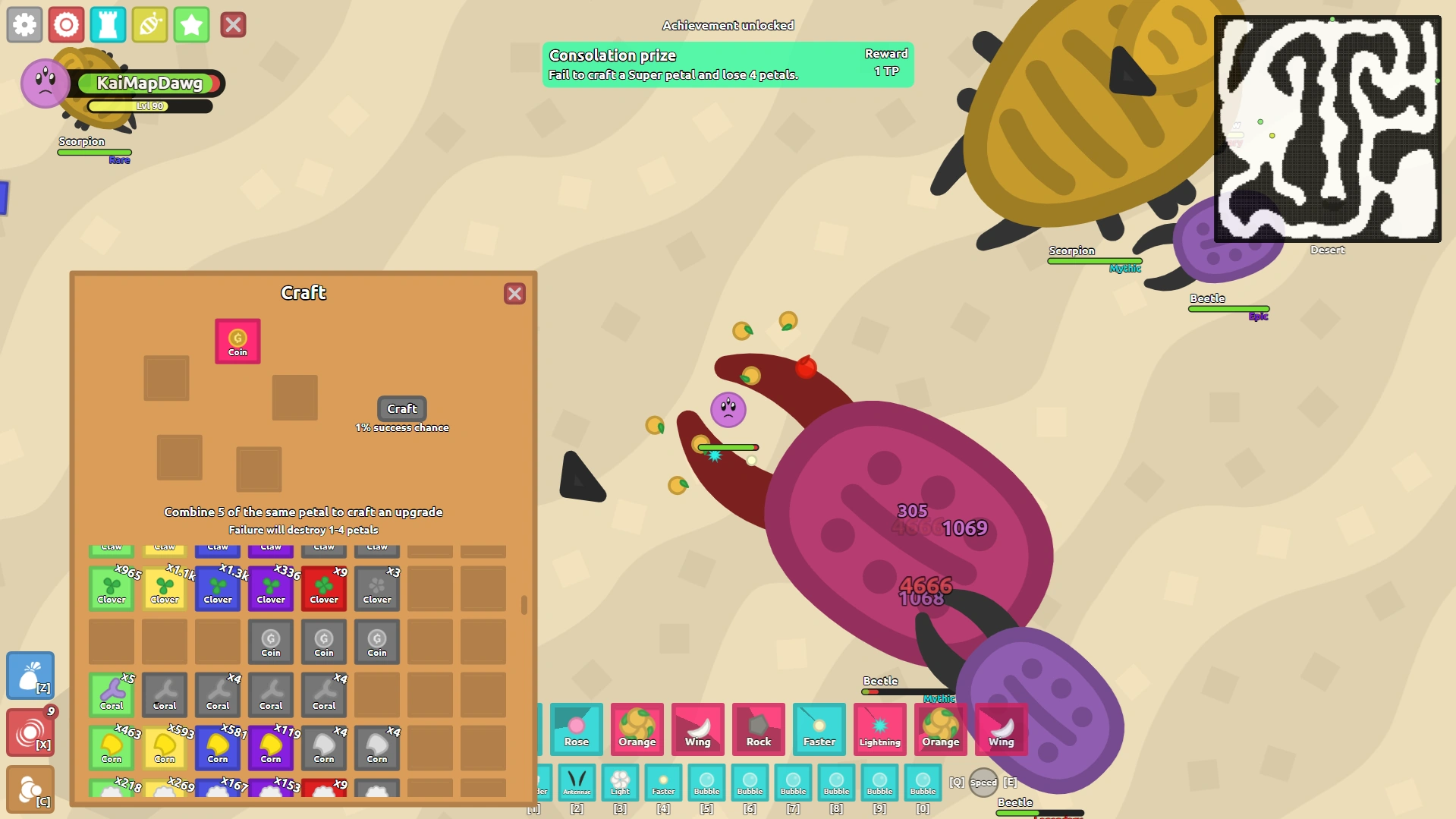The image size is (1456, 819).
Task: Open the castle tower gallery icon
Action: (x=108, y=24)
